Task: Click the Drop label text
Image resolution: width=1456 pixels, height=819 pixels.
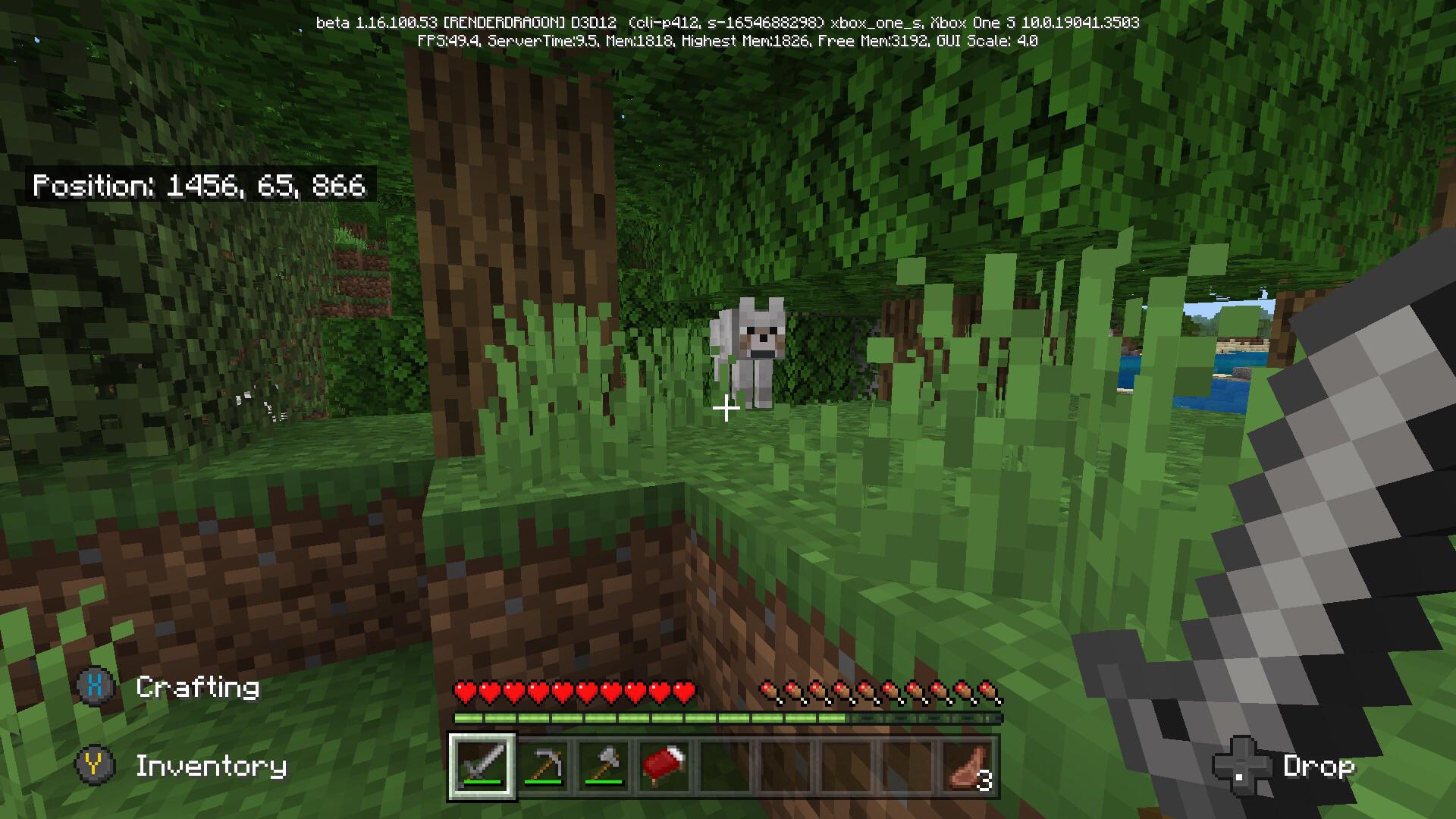Action: coord(1319,767)
